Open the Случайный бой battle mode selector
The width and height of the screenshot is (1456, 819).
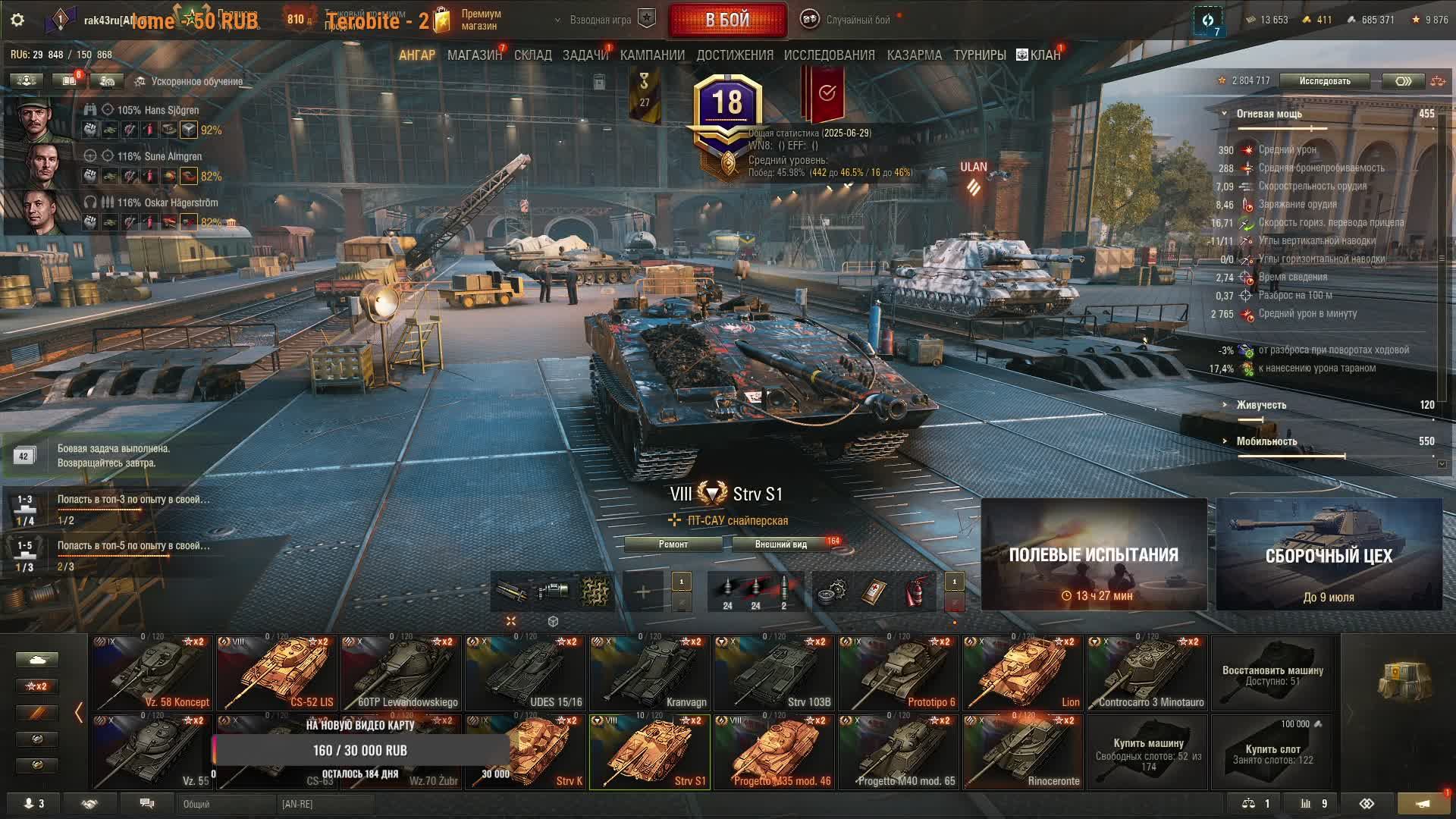pos(857,20)
